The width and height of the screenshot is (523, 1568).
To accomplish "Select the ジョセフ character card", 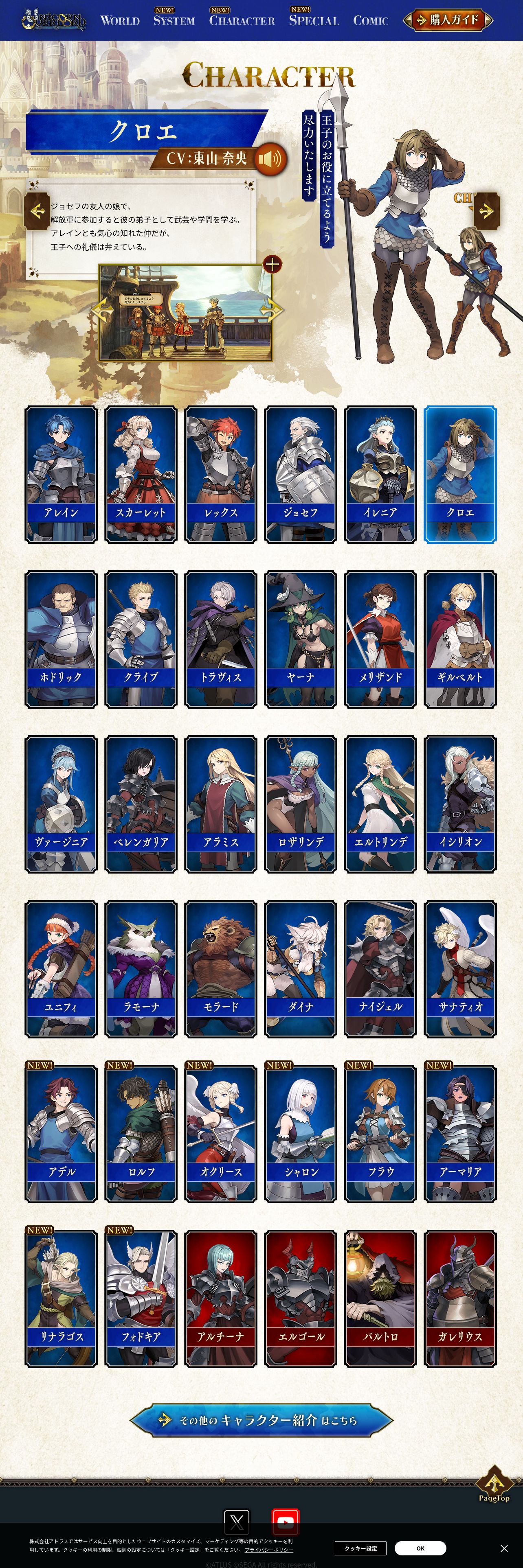I will [300, 474].
